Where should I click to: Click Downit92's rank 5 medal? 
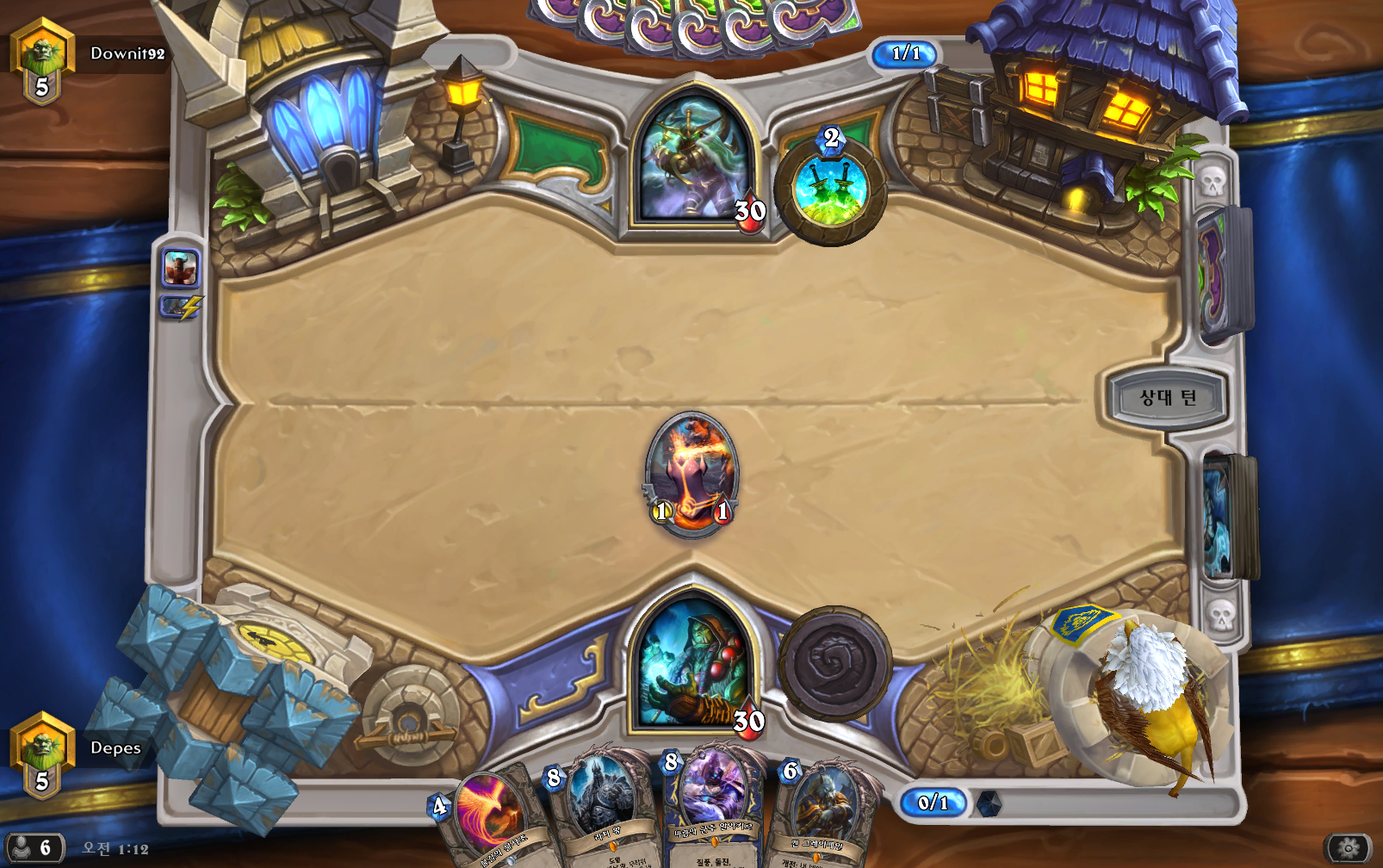(41, 62)
